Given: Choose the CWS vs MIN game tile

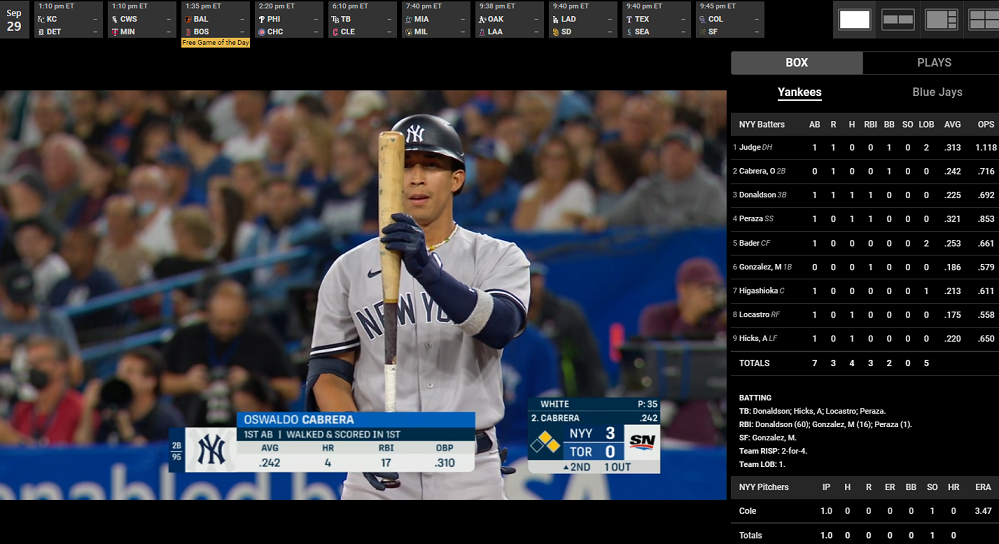Looking at the screenshot, I should (x=141, y=19).
